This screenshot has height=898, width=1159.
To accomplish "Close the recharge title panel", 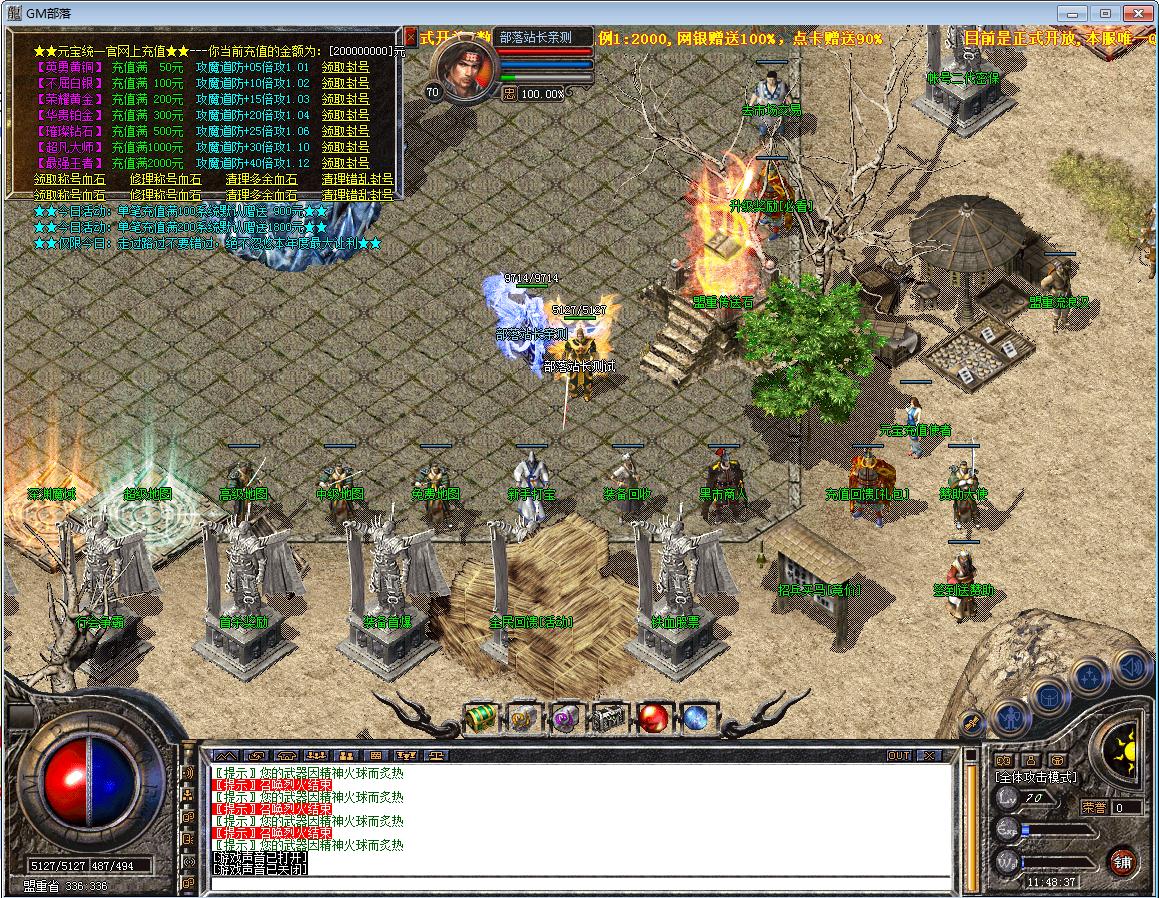I will coord(410,36).
